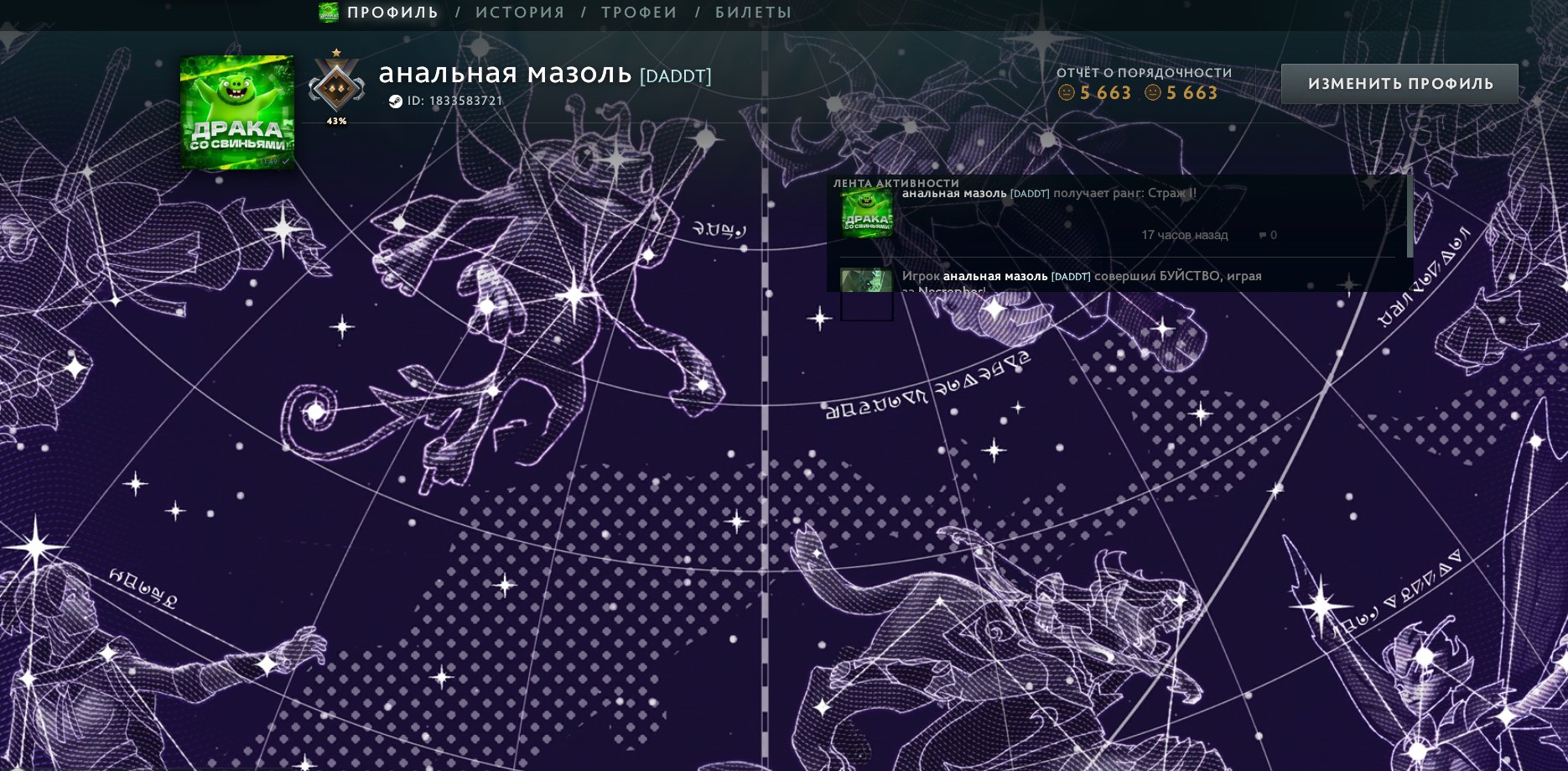The image size is (1568, 771).
Task: Switch to the БИЛЕТЫ tab
Action: 750,13
